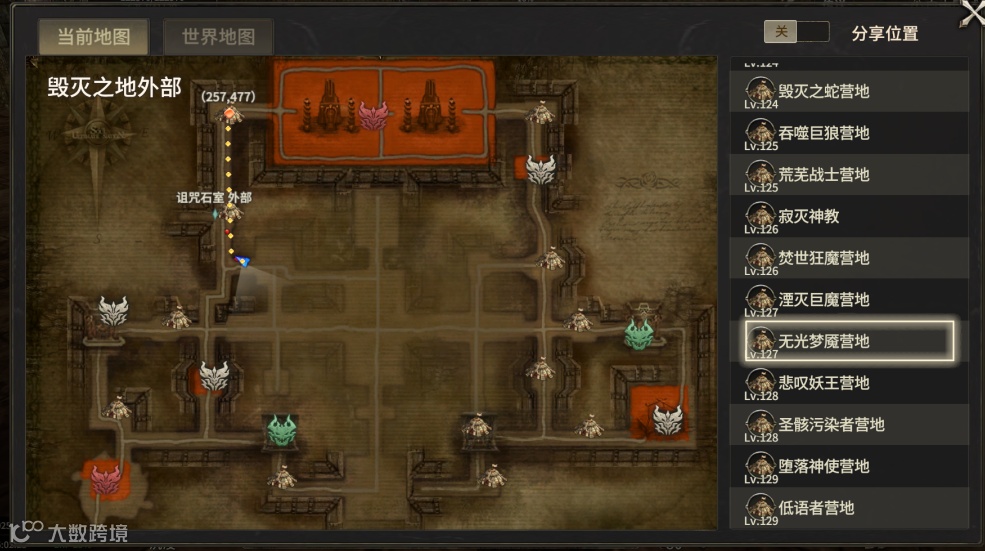Pick 寂灭神教 in the camp list
This screenshot has width=985, height=551.
[x=850, y=216]
